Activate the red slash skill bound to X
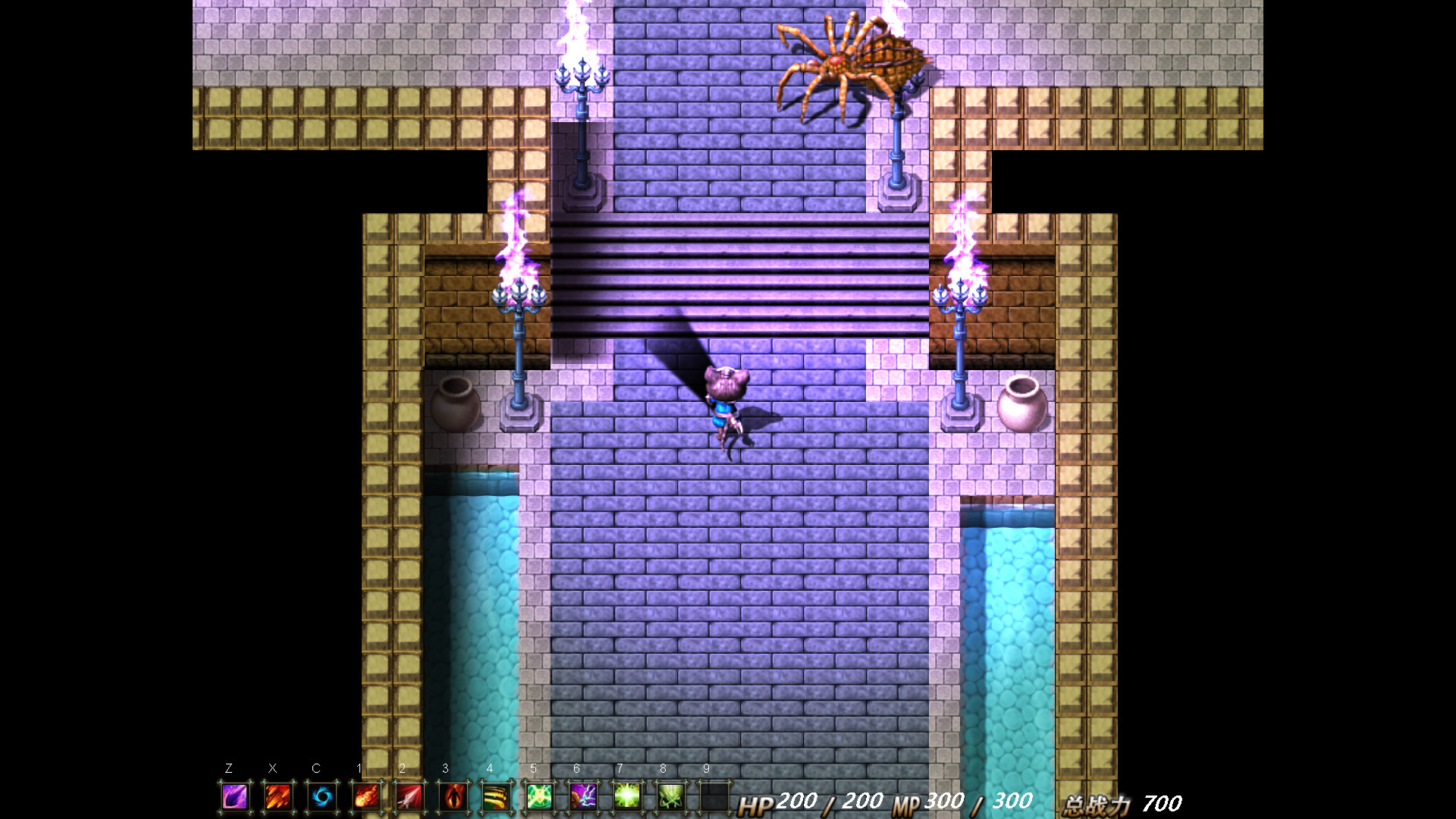This screenshot has width=1456, height=819. tap(278, 797)
